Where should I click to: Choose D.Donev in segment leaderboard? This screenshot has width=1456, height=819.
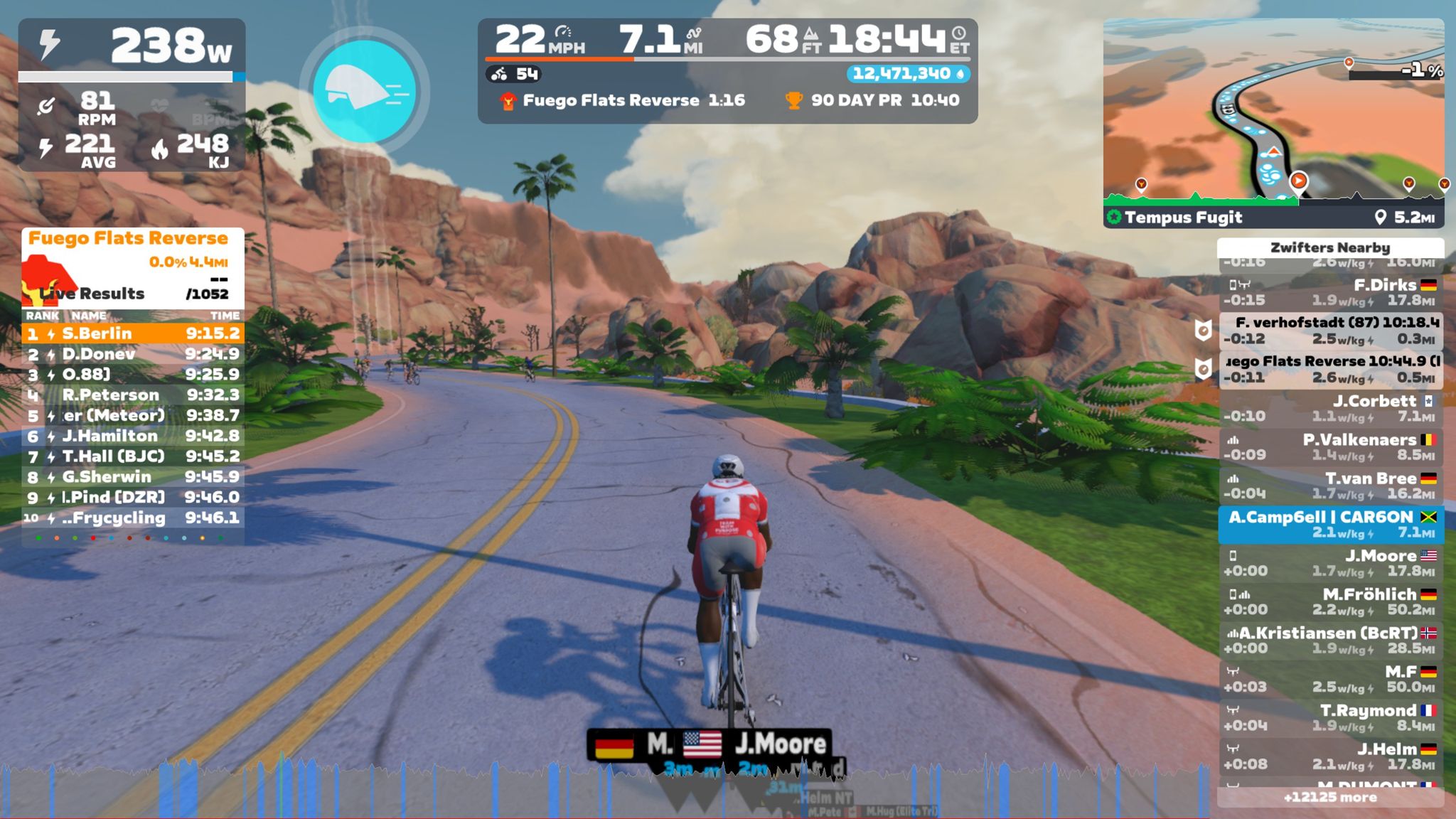pyautogui.click(x=133, y=354)
